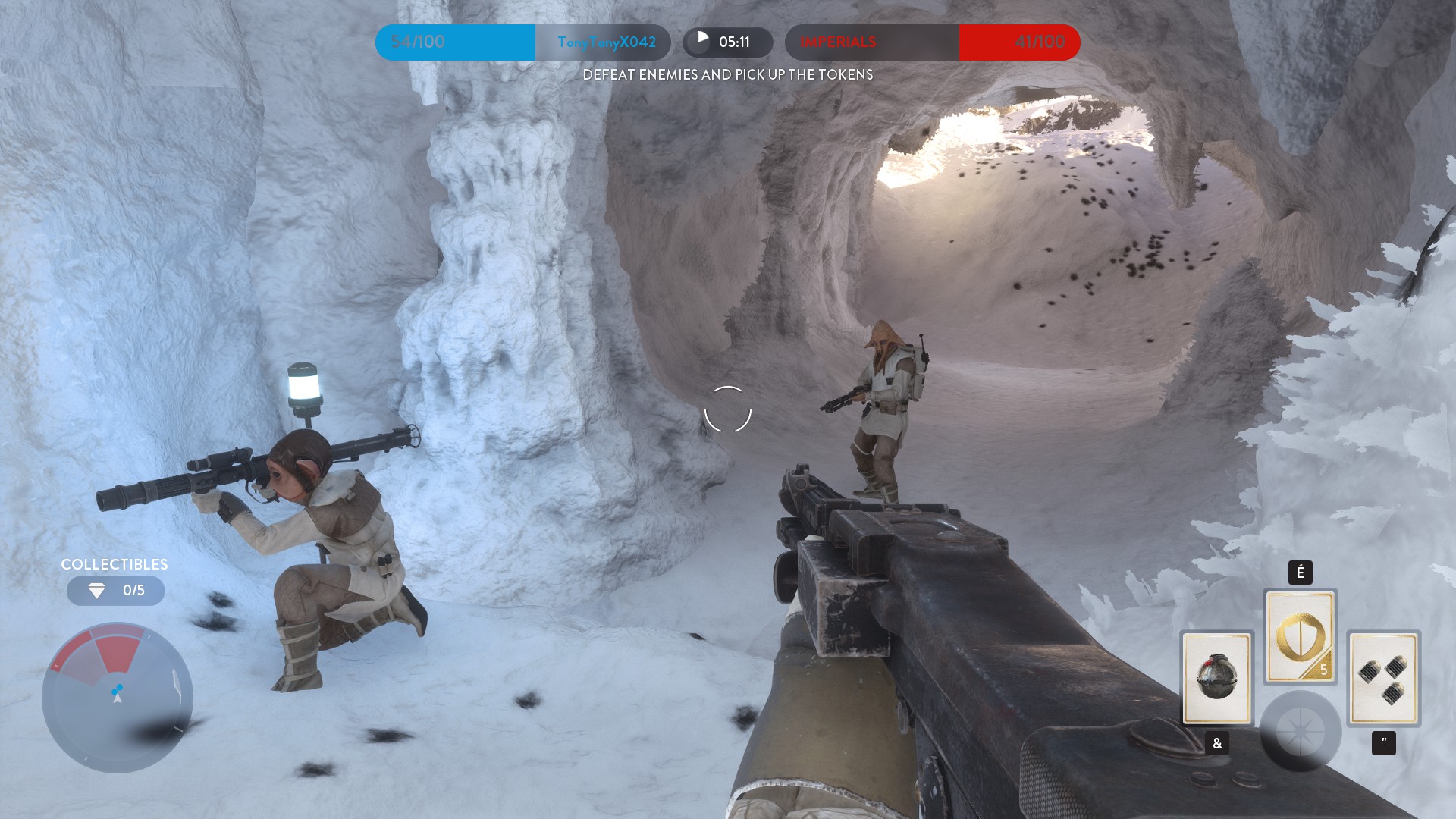Image resolution: width=1456 pixels, height=819 pixels.
Task: Click the round emote wheel below cards
Action: tap(1300, 731)
